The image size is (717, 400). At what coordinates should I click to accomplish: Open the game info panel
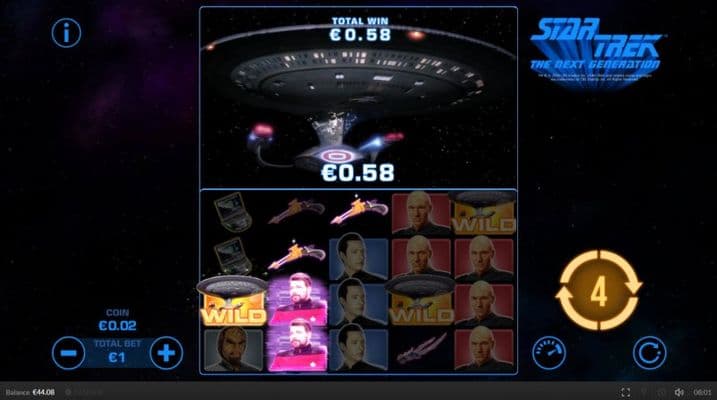[x=67, y=33]
